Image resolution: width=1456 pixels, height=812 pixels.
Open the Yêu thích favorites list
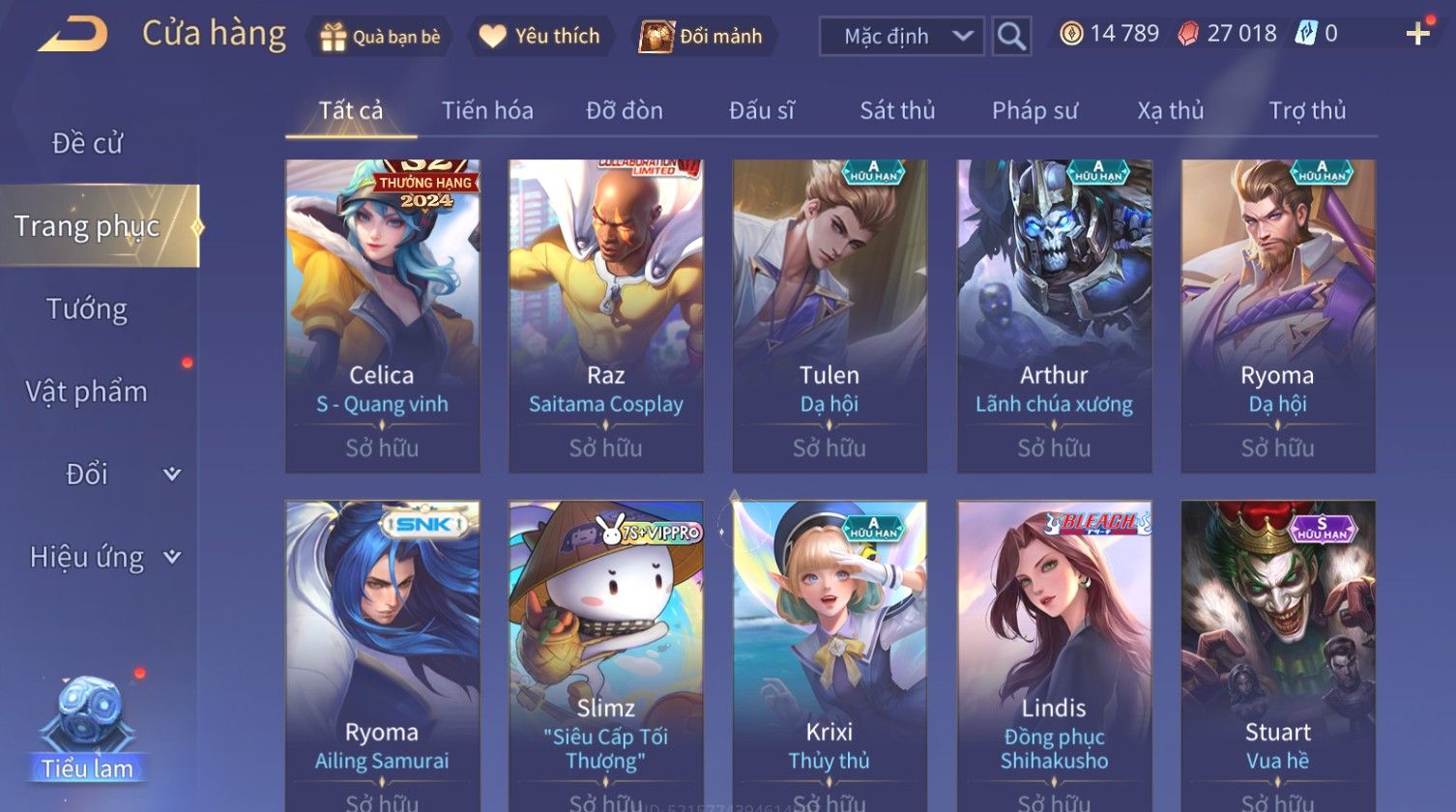click(539, 37)
